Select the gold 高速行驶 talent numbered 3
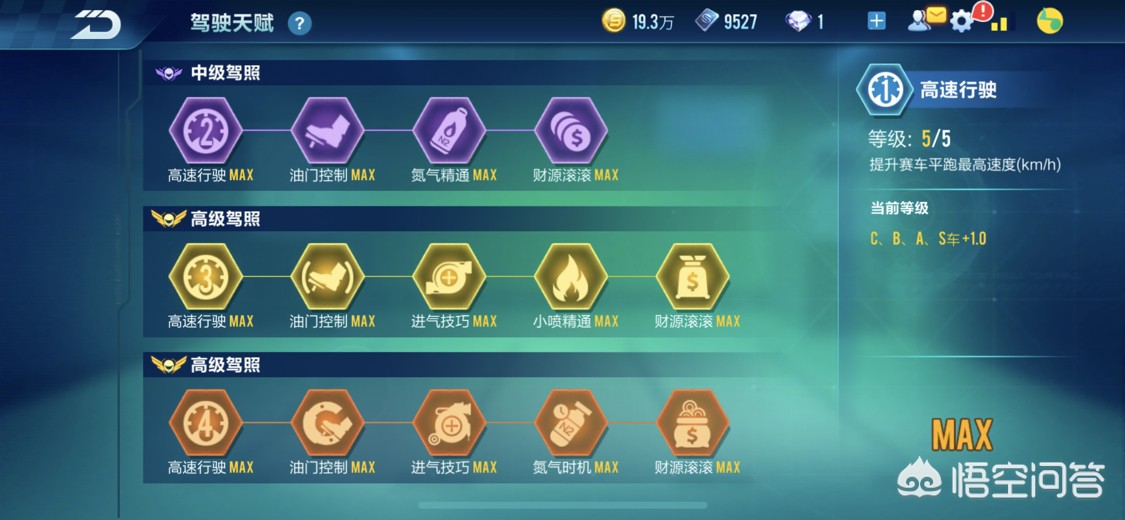The width and height of the screenshot is (1125, 520). click(x=206, y=277)
